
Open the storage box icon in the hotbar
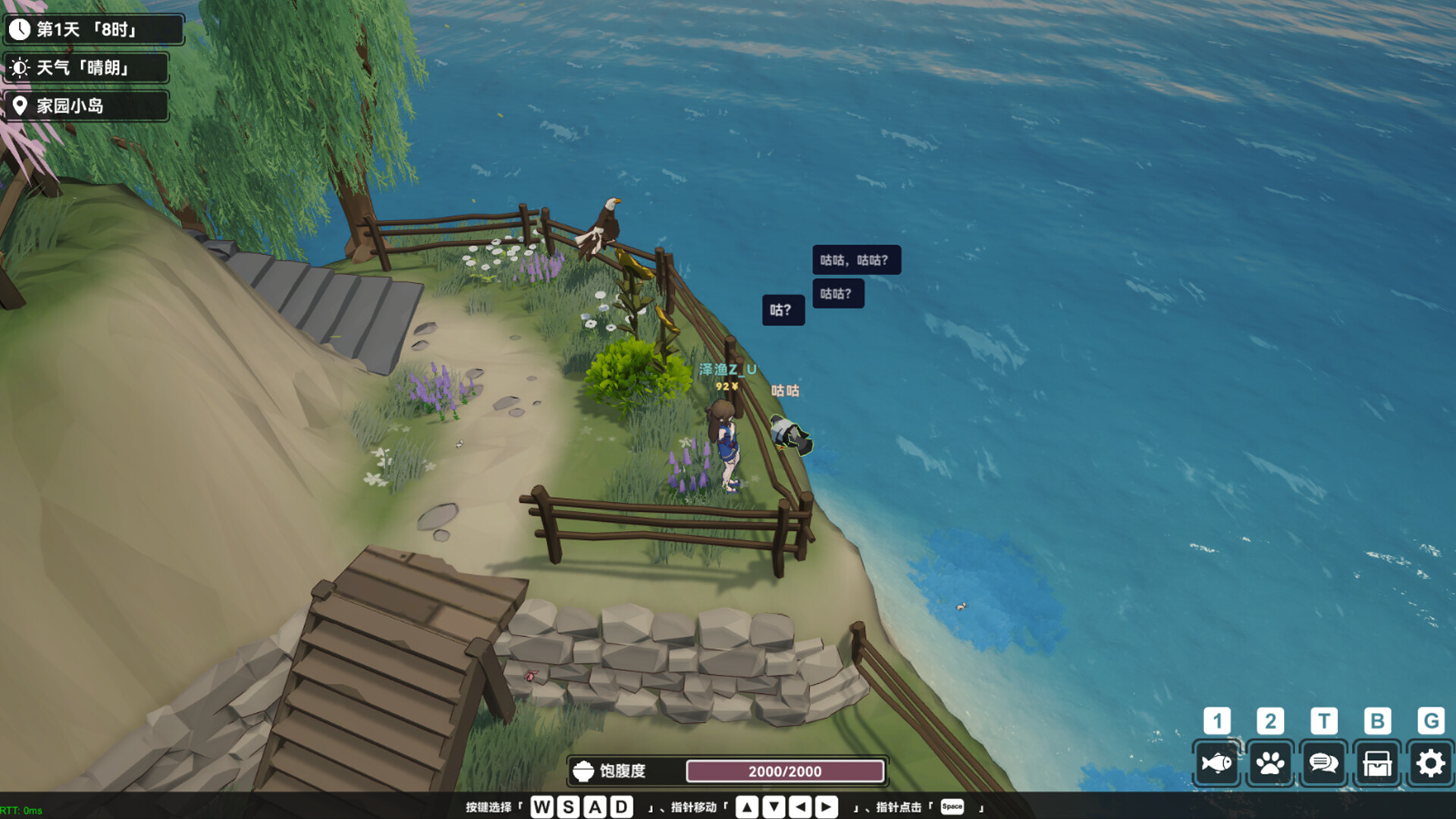(1376, 762)
